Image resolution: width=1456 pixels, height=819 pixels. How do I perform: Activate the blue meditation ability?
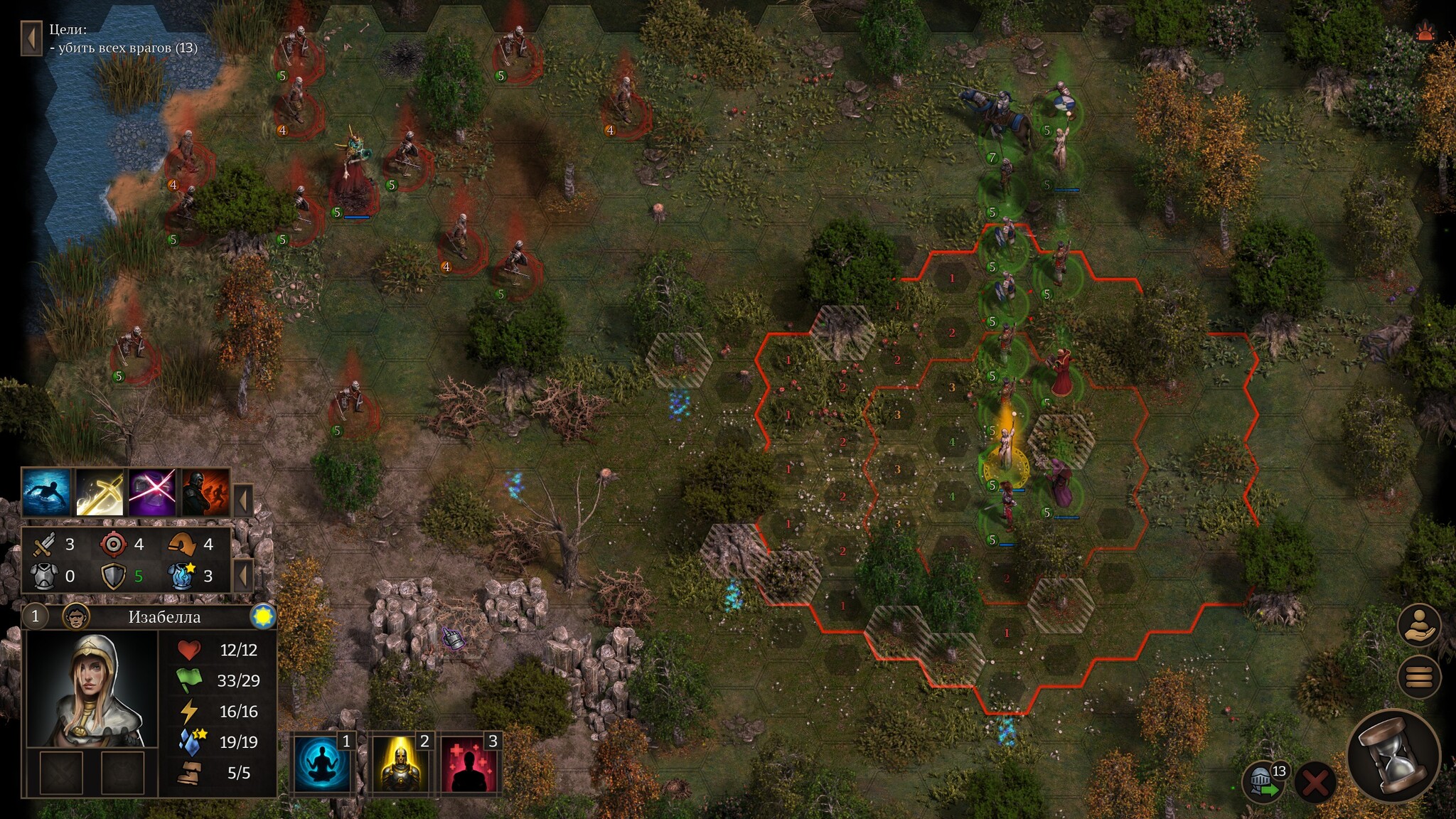[323, 764]
